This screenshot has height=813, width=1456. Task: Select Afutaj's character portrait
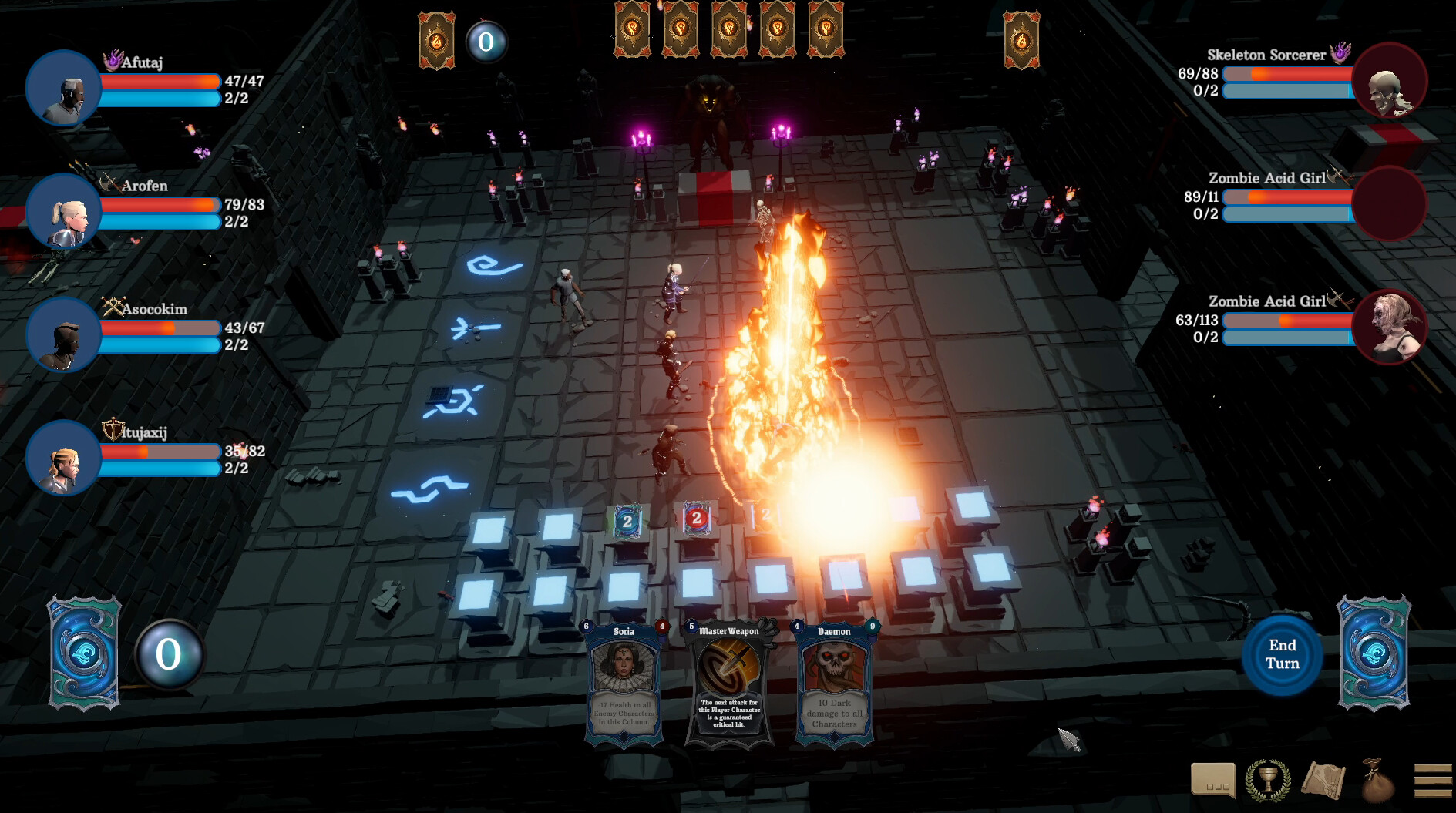pyautogui.click(x=63, y=89)
